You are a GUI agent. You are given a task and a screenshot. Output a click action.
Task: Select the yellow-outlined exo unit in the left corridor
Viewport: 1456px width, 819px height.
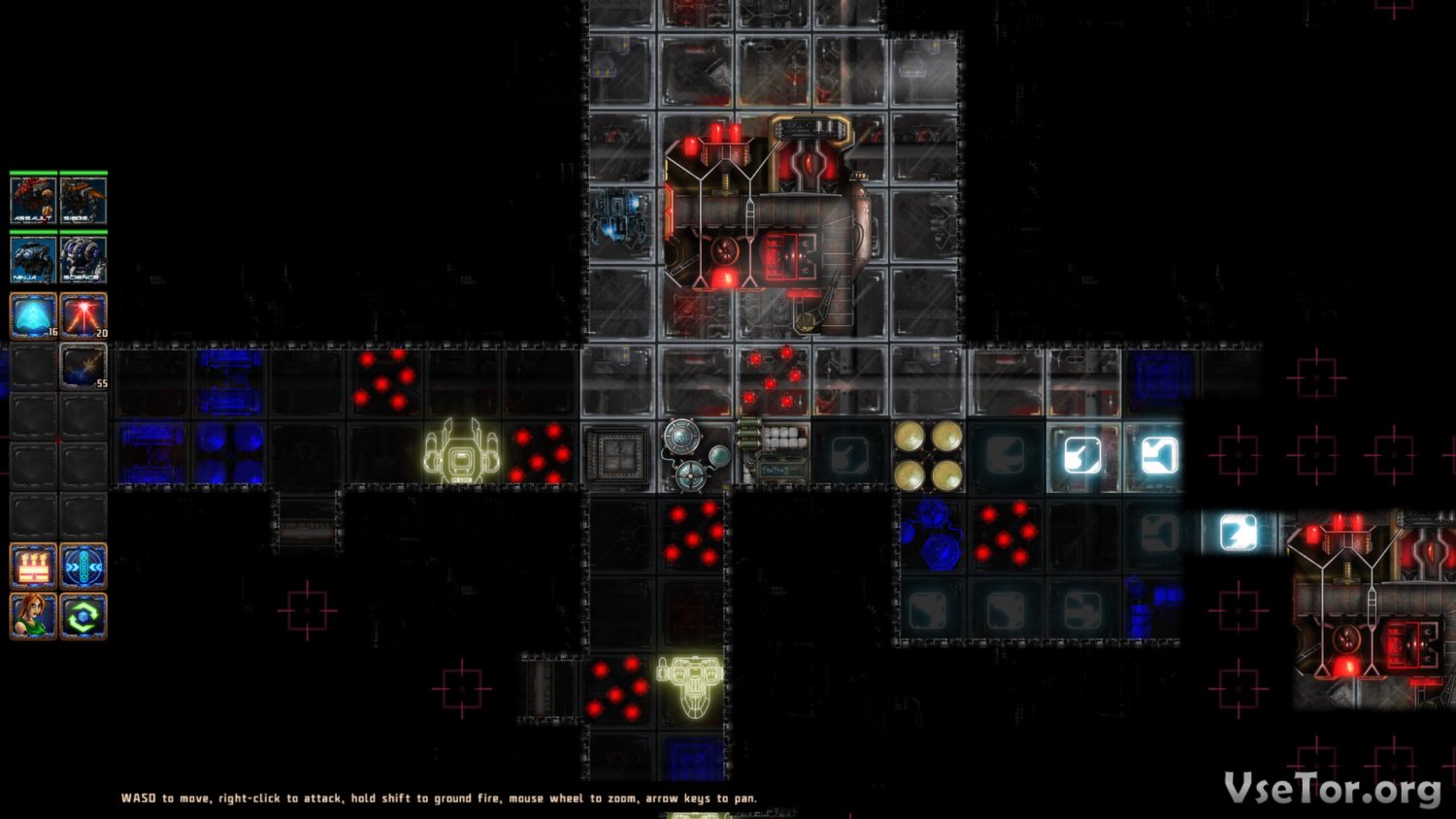[x=462, y=452]
